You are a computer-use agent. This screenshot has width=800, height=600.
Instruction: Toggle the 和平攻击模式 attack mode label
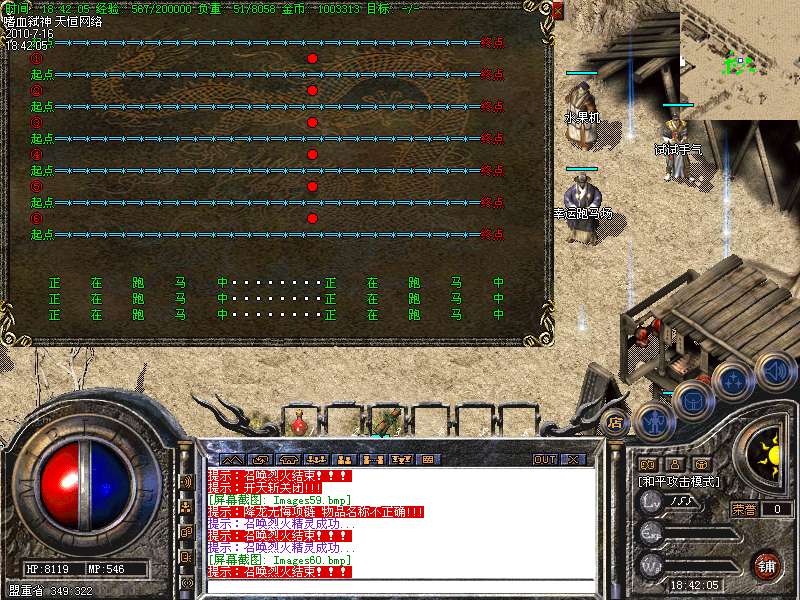click(680, 481)
